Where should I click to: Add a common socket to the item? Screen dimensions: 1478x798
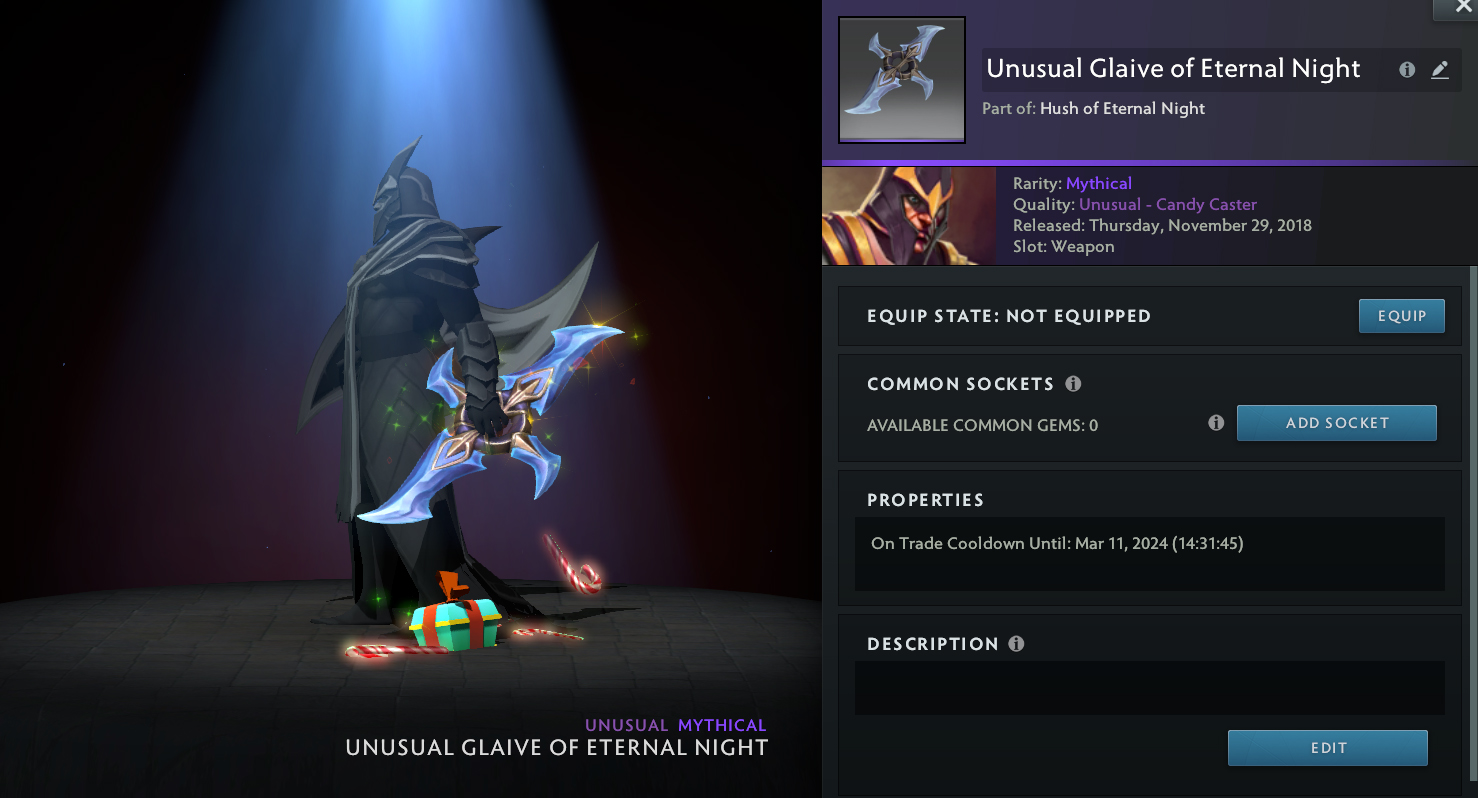[x=1336, y=423]
